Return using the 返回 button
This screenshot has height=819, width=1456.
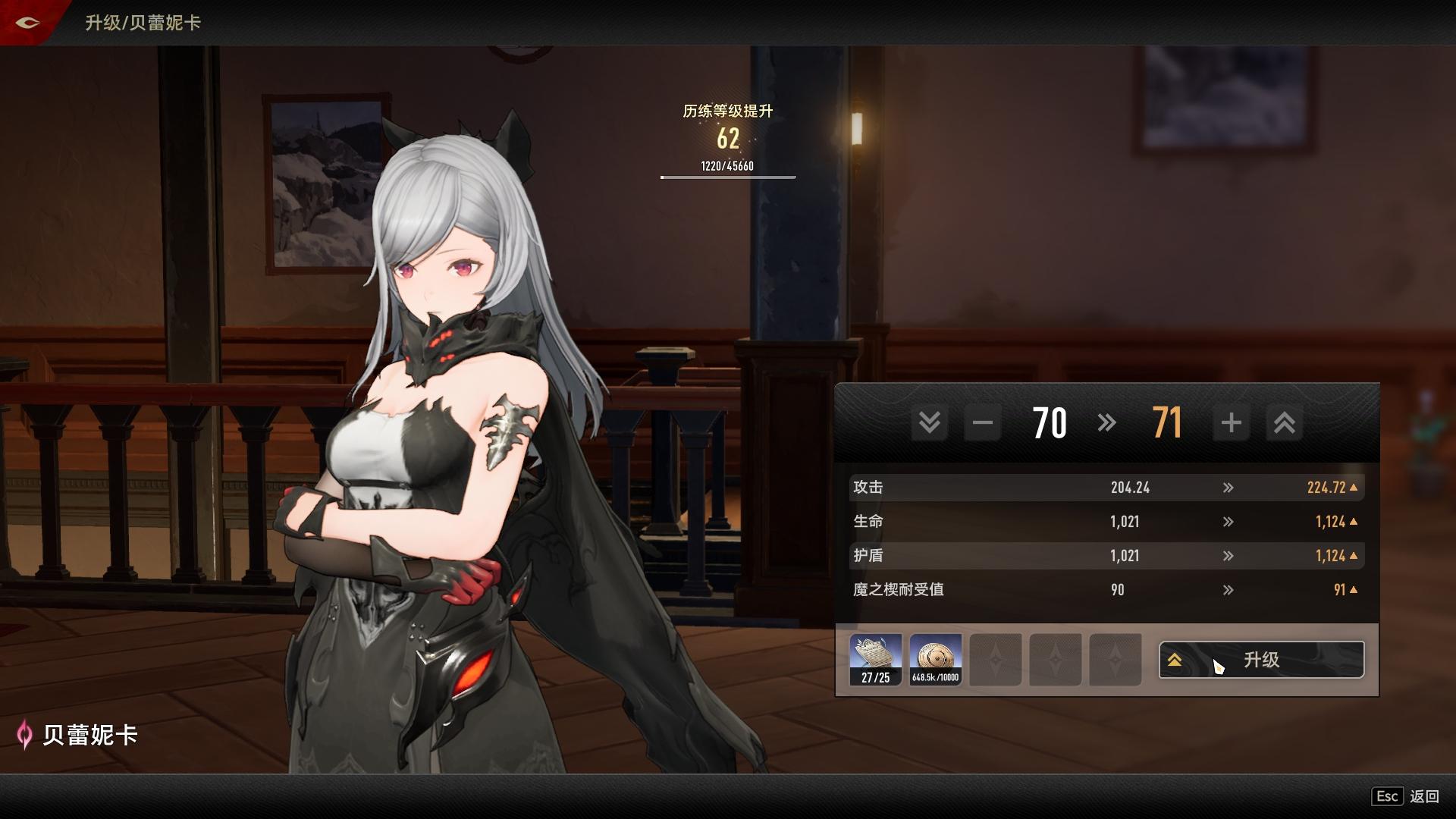click(1423, 796)
